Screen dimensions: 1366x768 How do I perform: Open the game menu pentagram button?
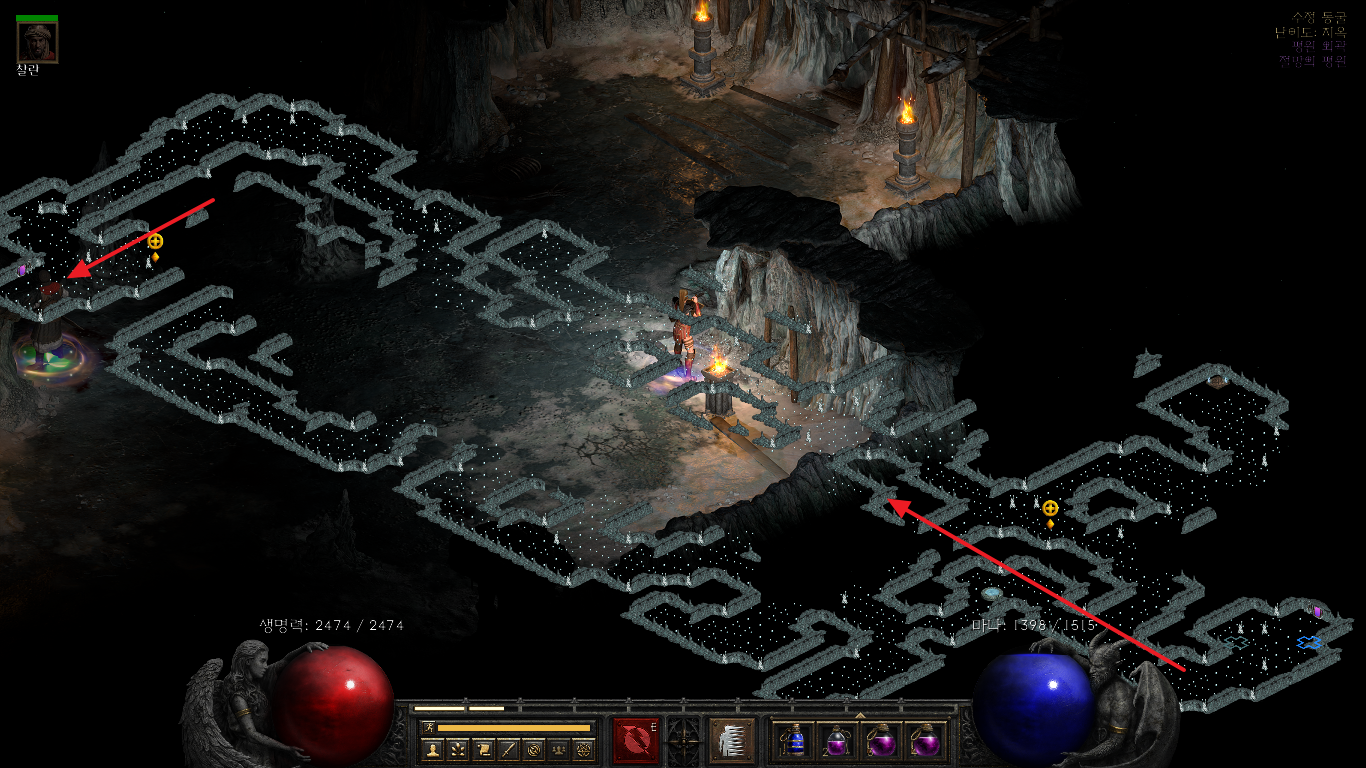pyautogui.click(x=583, y=748)
